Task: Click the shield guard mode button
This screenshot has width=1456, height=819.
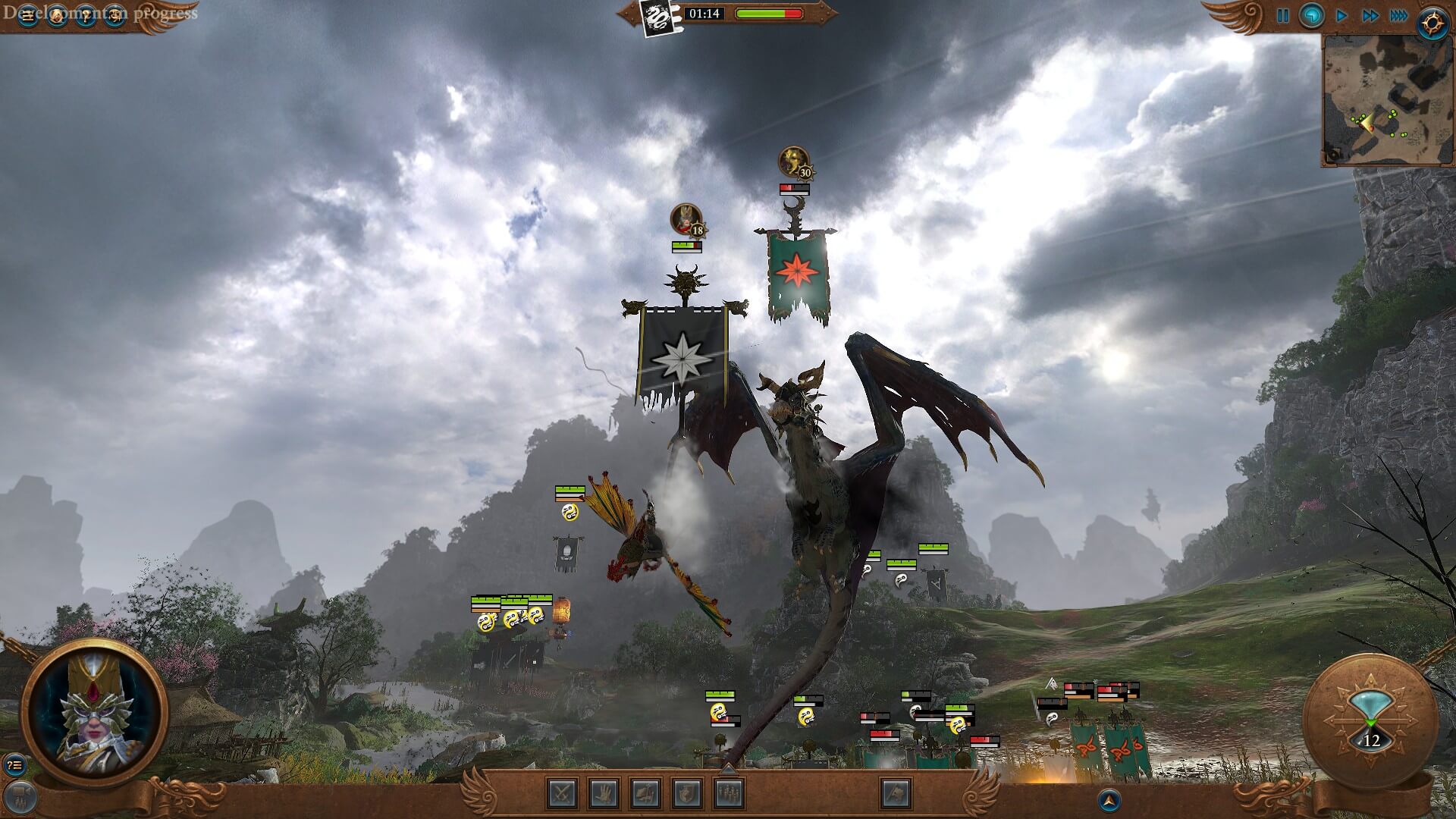Action: pyautogui.click(x=687, y=793)
